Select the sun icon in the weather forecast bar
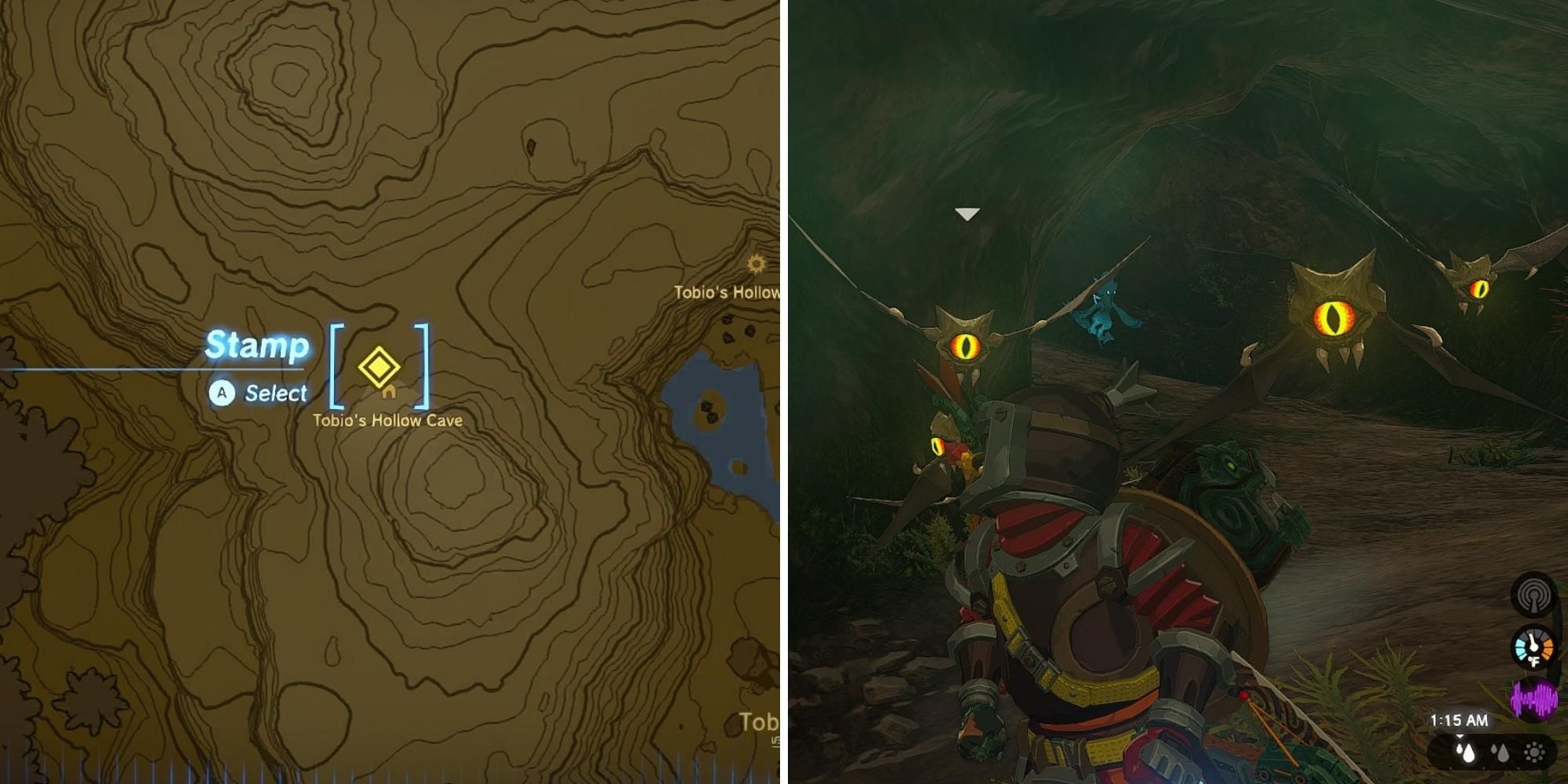The width and height of the screenshot is (1568, 784). click(1534, 754)
